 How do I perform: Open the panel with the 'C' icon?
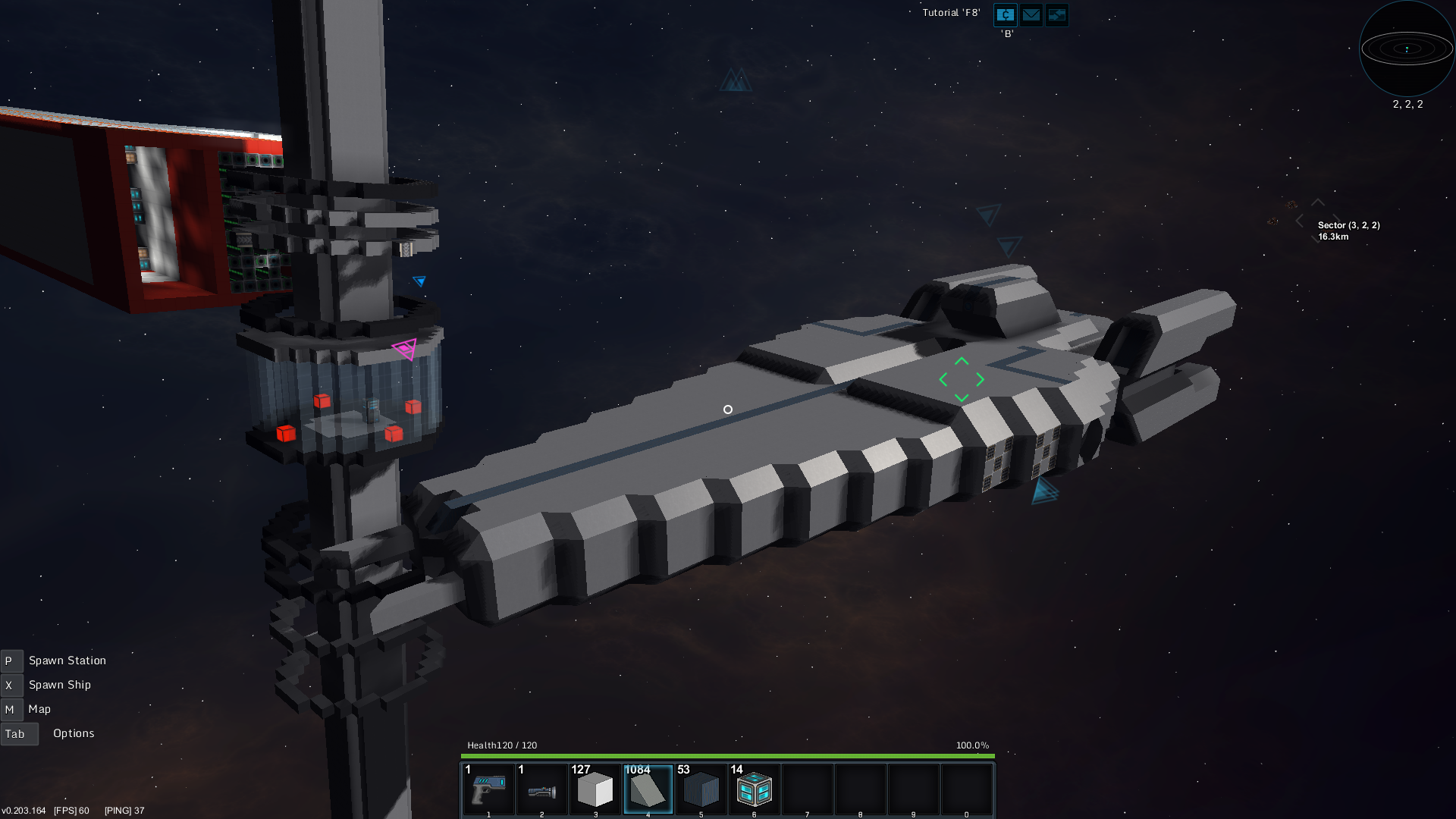coord(1006,14)
